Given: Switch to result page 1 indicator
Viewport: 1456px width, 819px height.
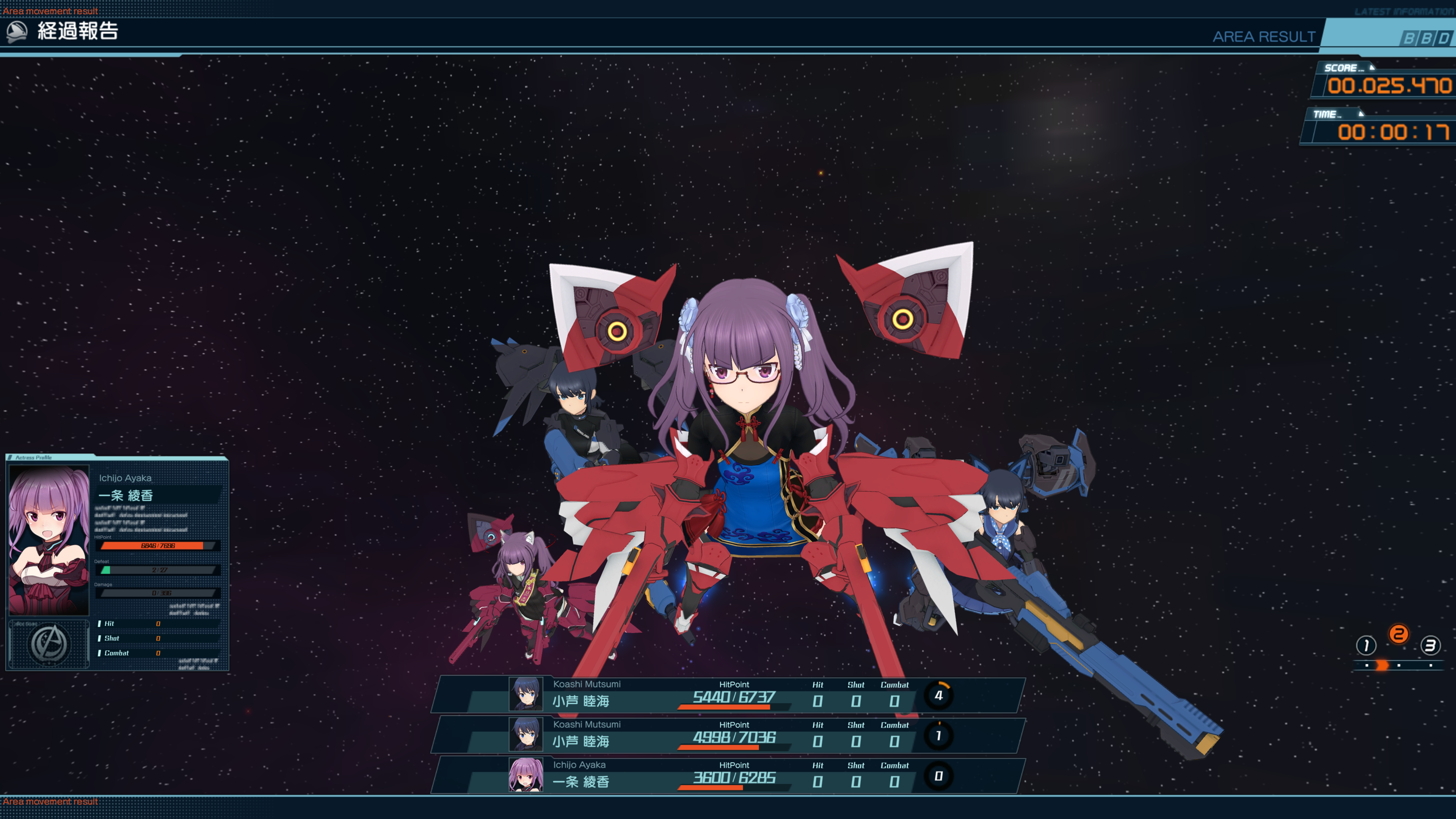Looking at the screenshot, I should click(1365, 645).
